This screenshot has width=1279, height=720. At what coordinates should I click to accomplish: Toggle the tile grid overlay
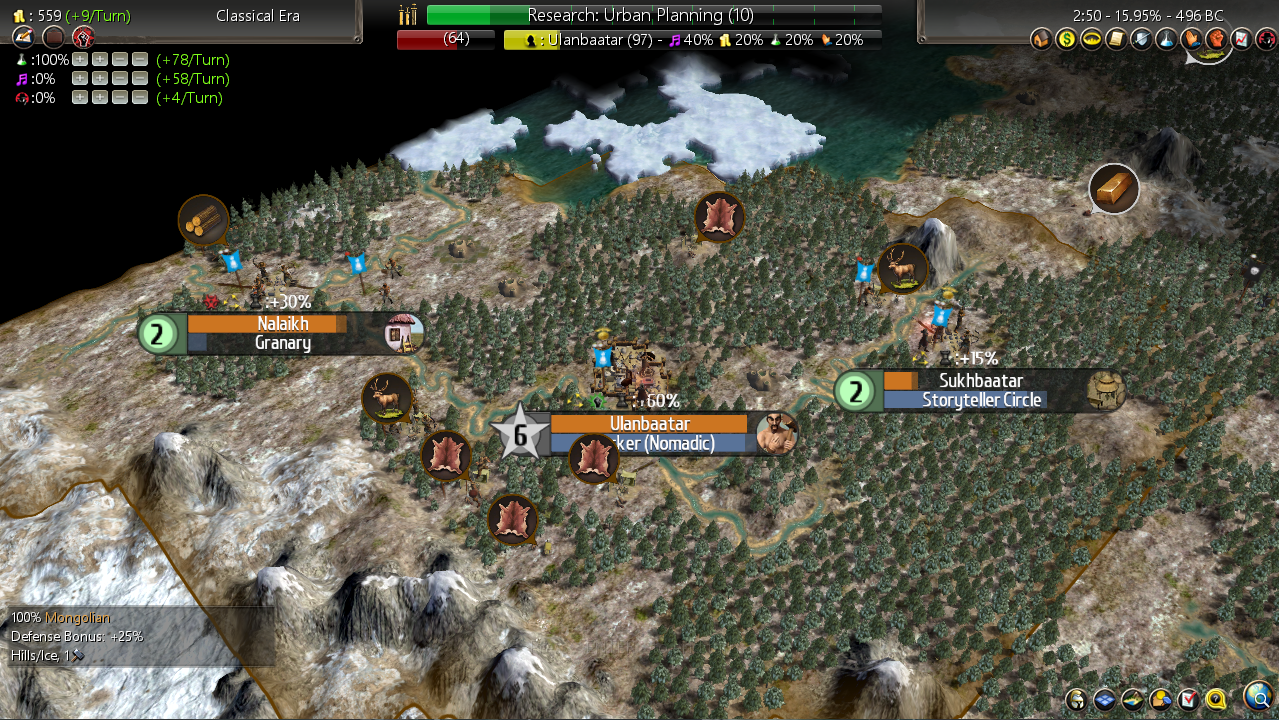(1104, 699)
